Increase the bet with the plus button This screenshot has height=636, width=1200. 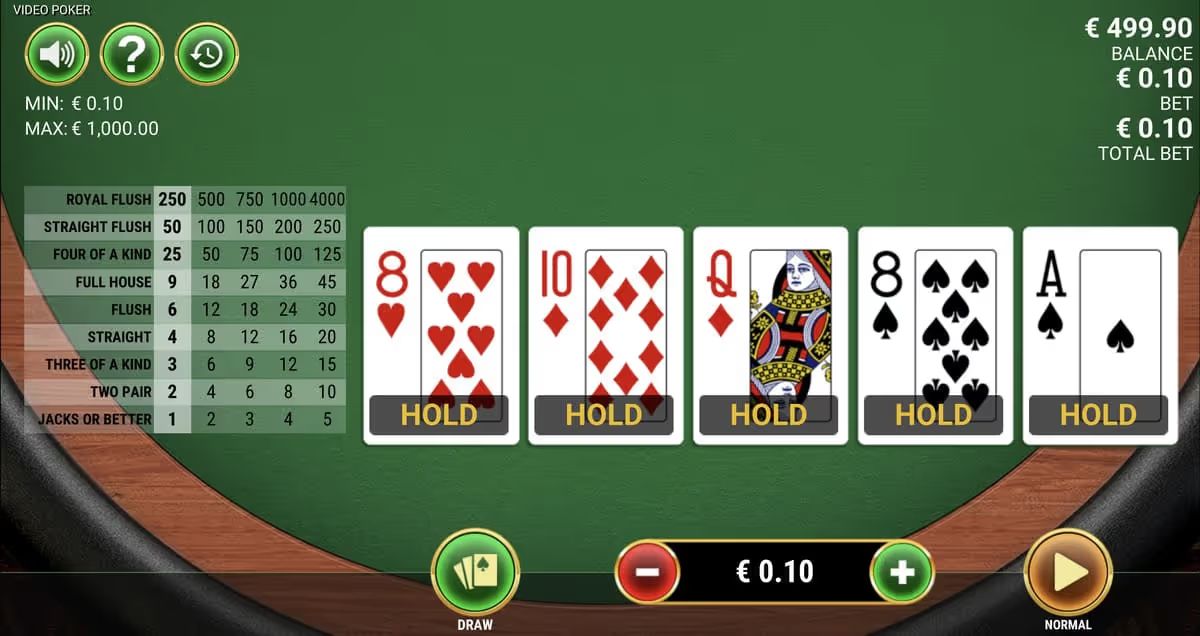(902, 573)
